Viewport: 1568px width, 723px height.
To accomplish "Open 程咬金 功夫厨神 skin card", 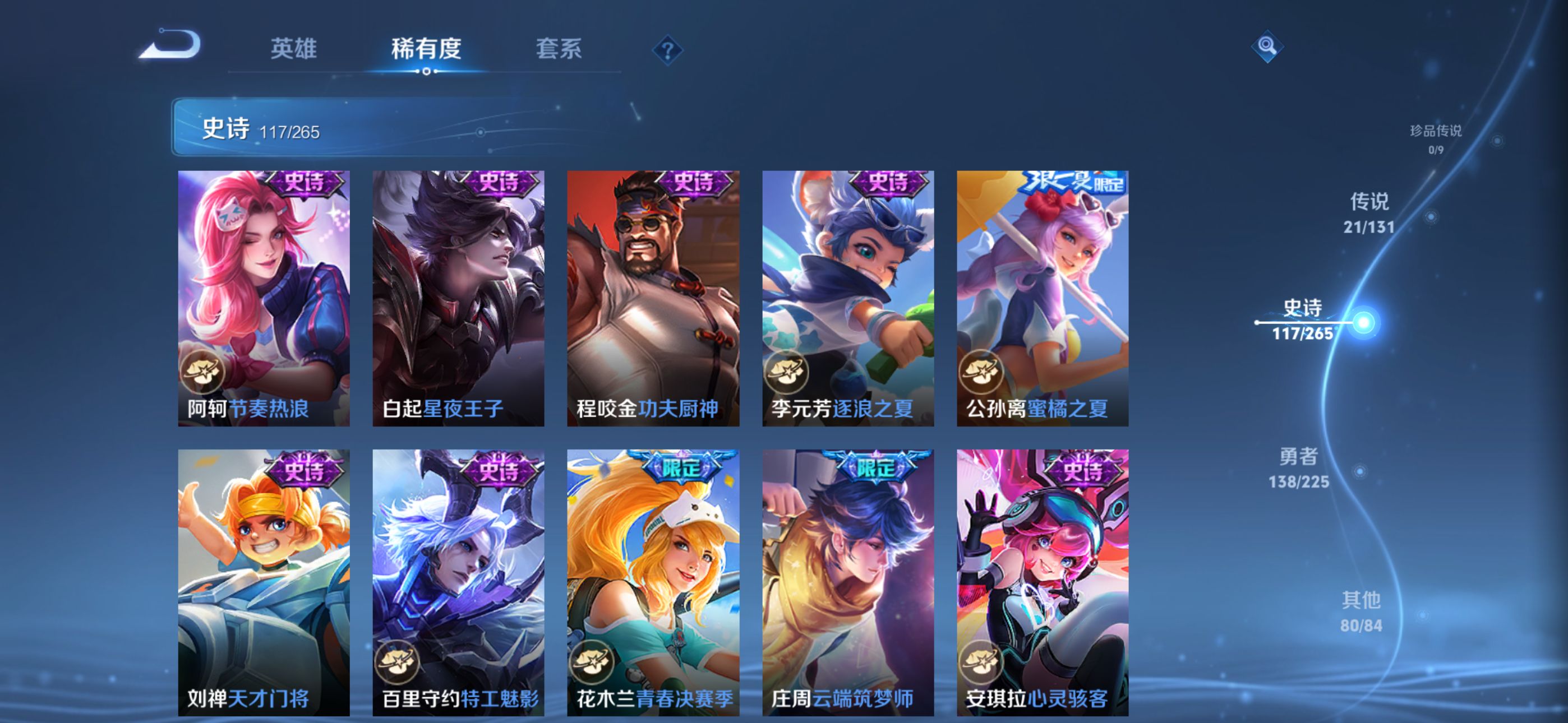I will tap(653, 298).
